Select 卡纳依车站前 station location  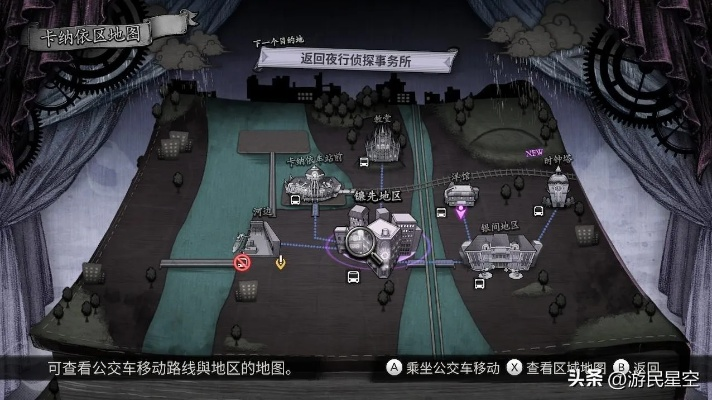pos(315,184)
